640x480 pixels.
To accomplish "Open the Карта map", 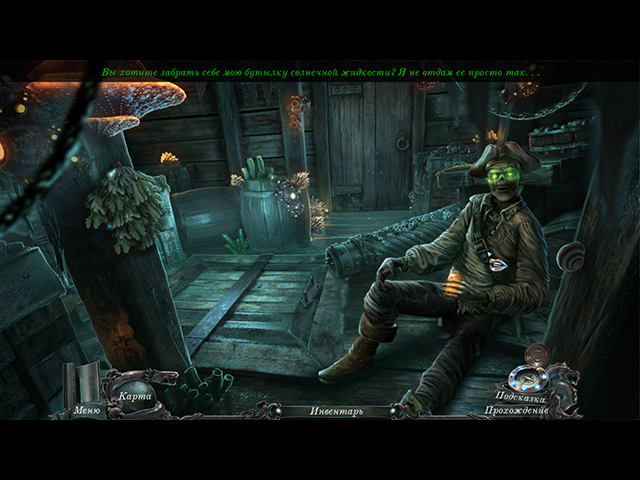I will (134, 394).
